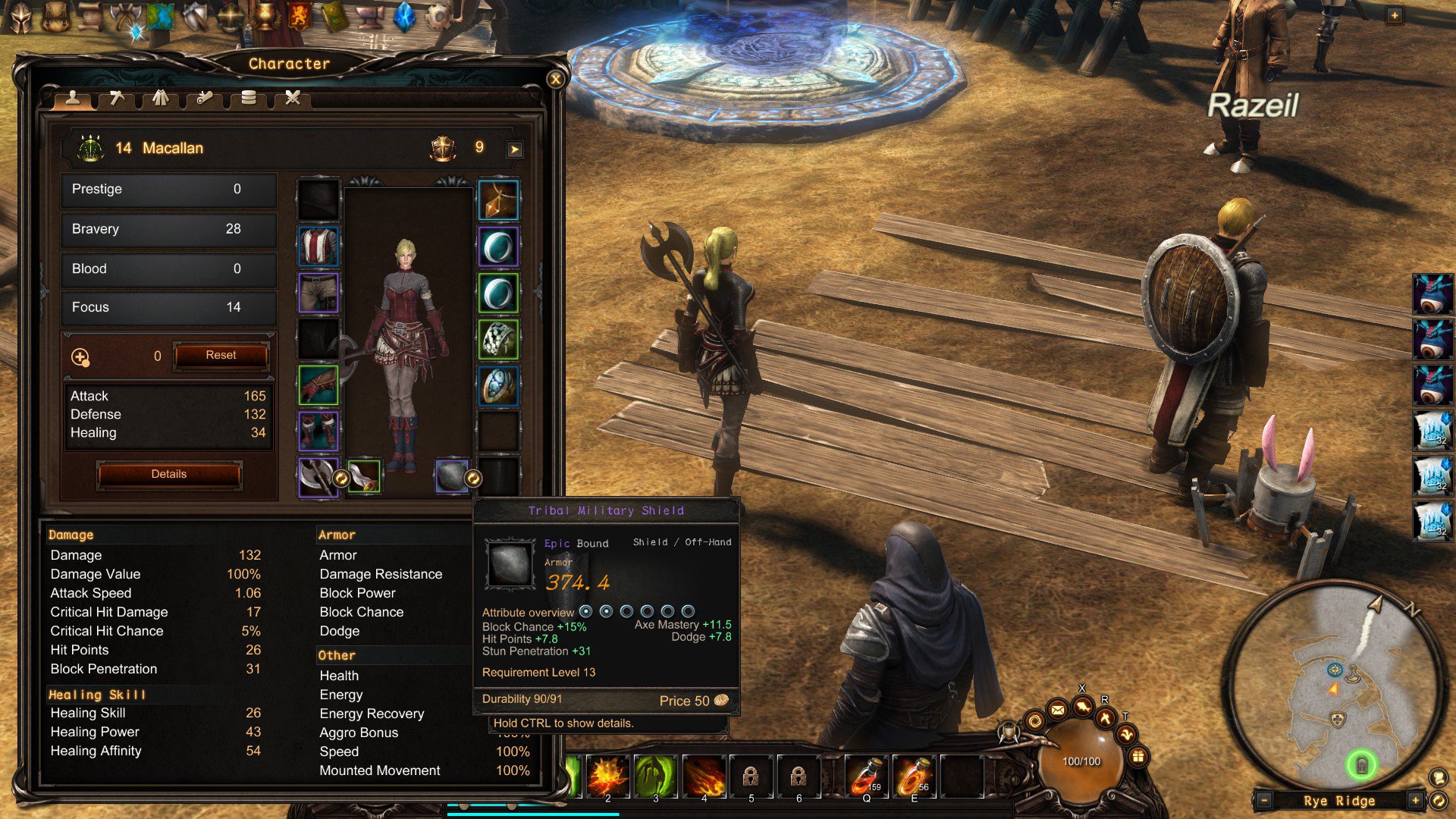Open the world map icon in top toolbar
The width and height of the screenshot is (1456, 819).
(x=161, y=17)
